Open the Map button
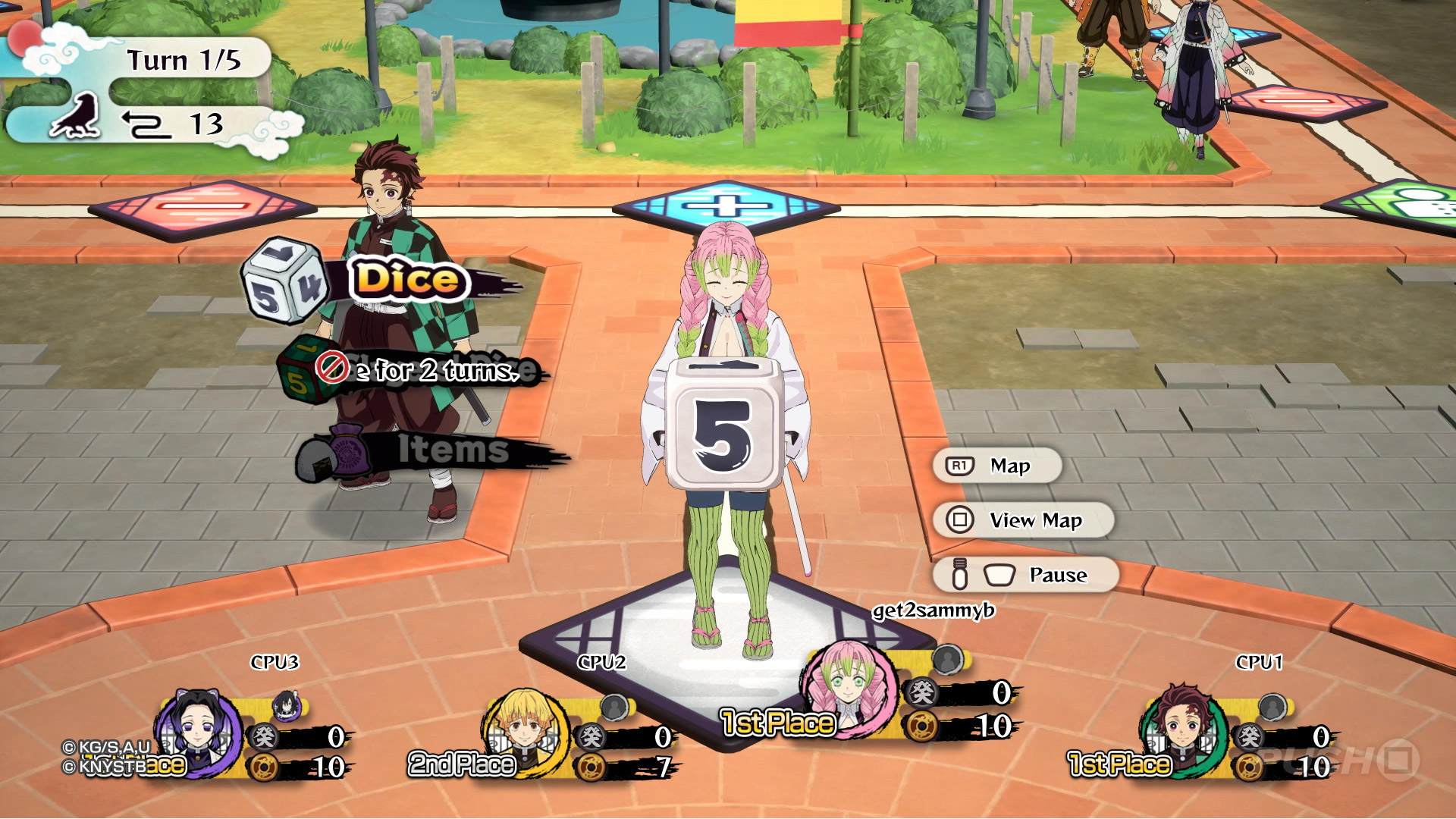The width and height of the screenshot is (1456, 819). pyautogui.click(x=997, y=466)
